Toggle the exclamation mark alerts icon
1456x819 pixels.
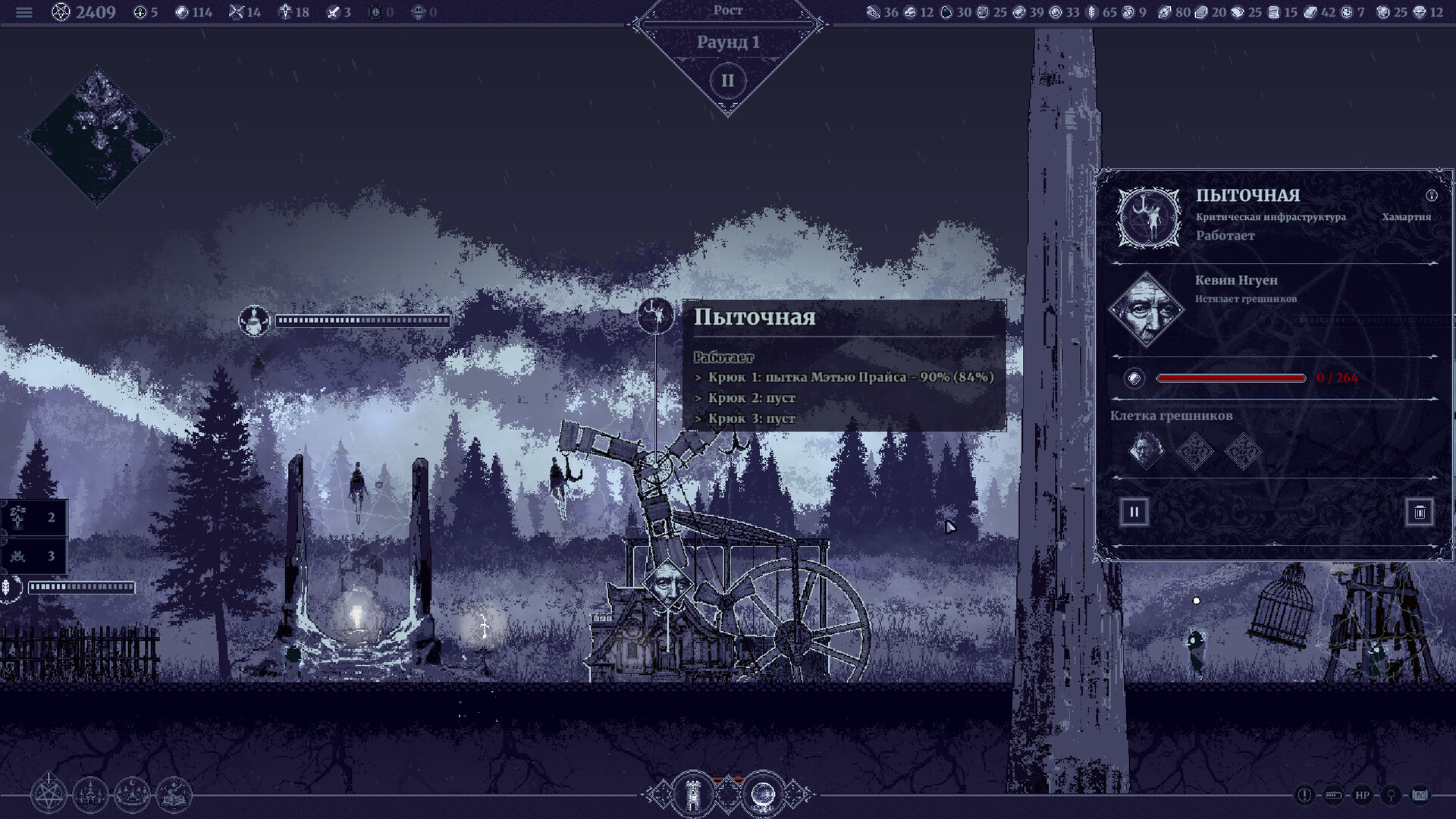pyautogui.click(x=1304, y=795)
